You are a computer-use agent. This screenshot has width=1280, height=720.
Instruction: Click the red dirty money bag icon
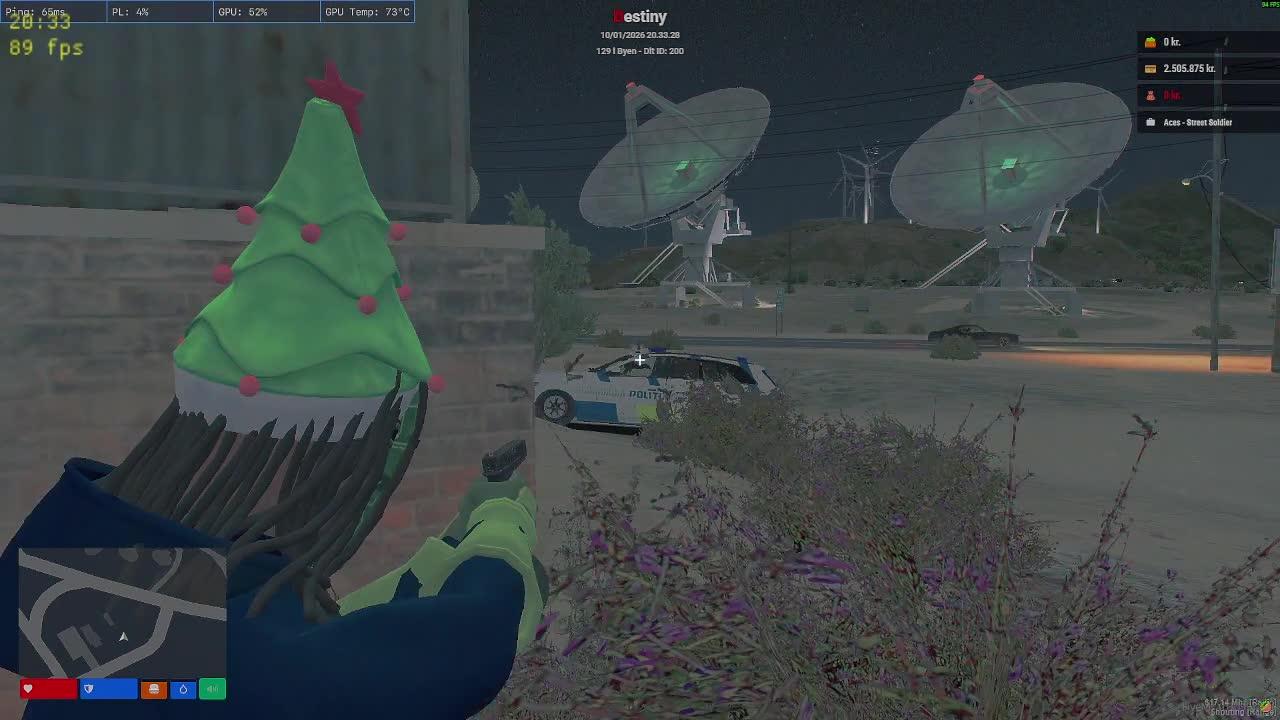click(1150, 96)
